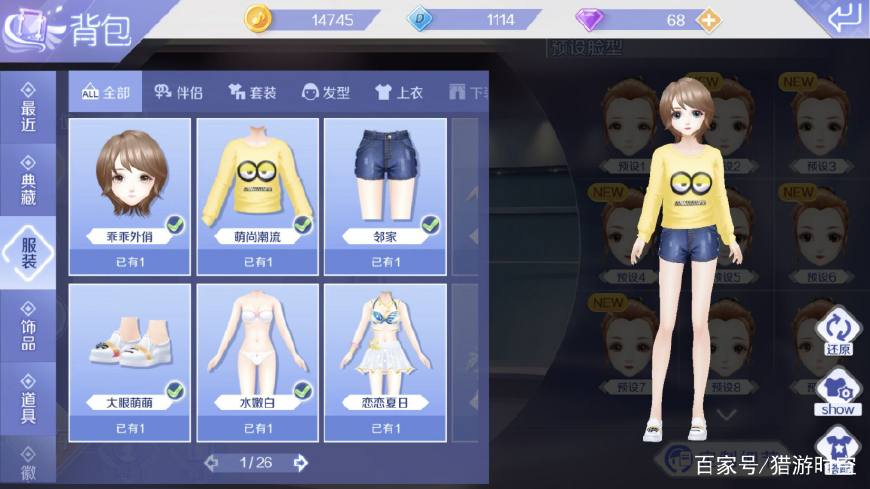Click the 还原 restore button

point(837,334)
